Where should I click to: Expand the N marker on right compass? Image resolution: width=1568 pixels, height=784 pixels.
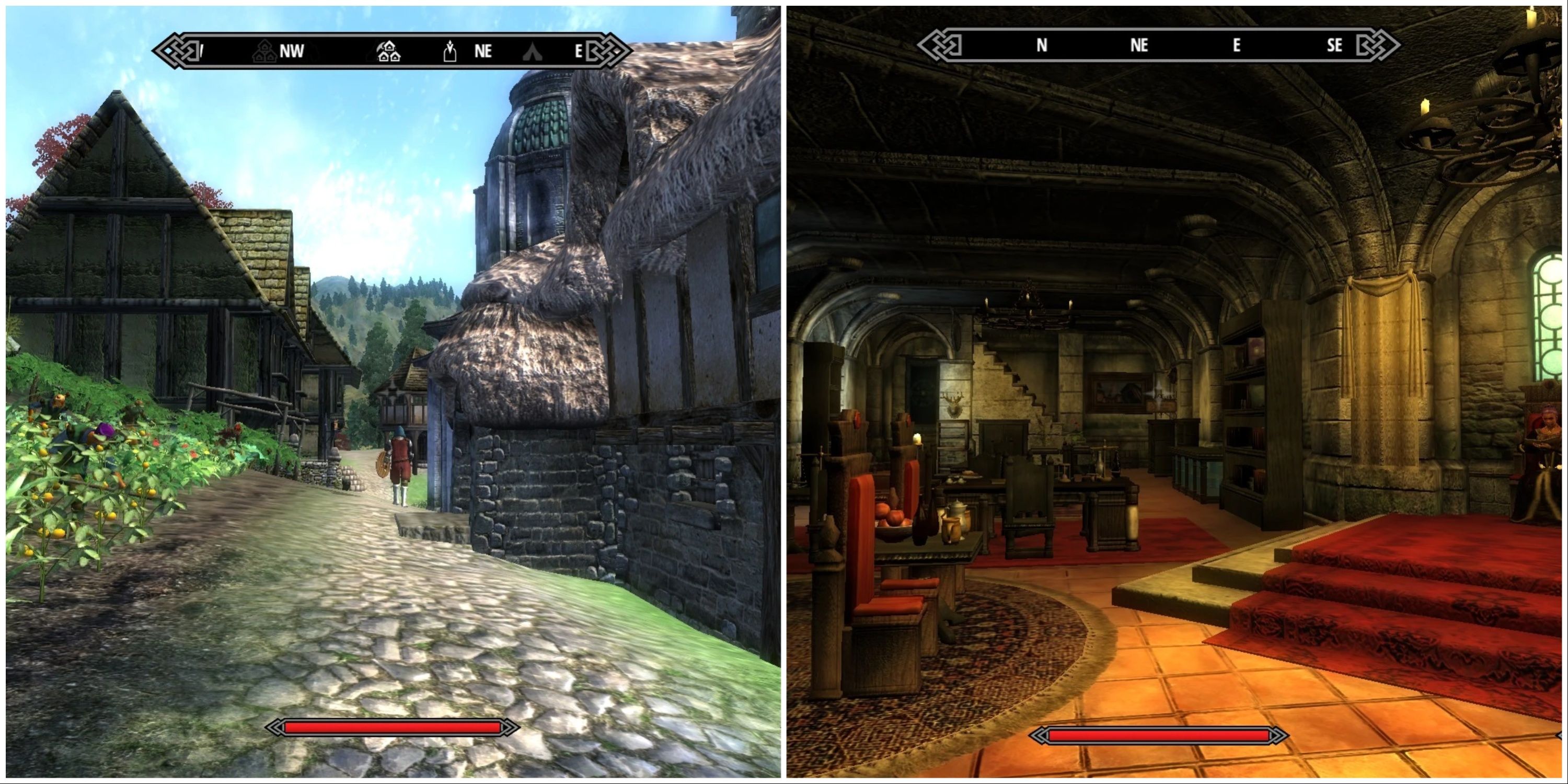(1042, 45)
